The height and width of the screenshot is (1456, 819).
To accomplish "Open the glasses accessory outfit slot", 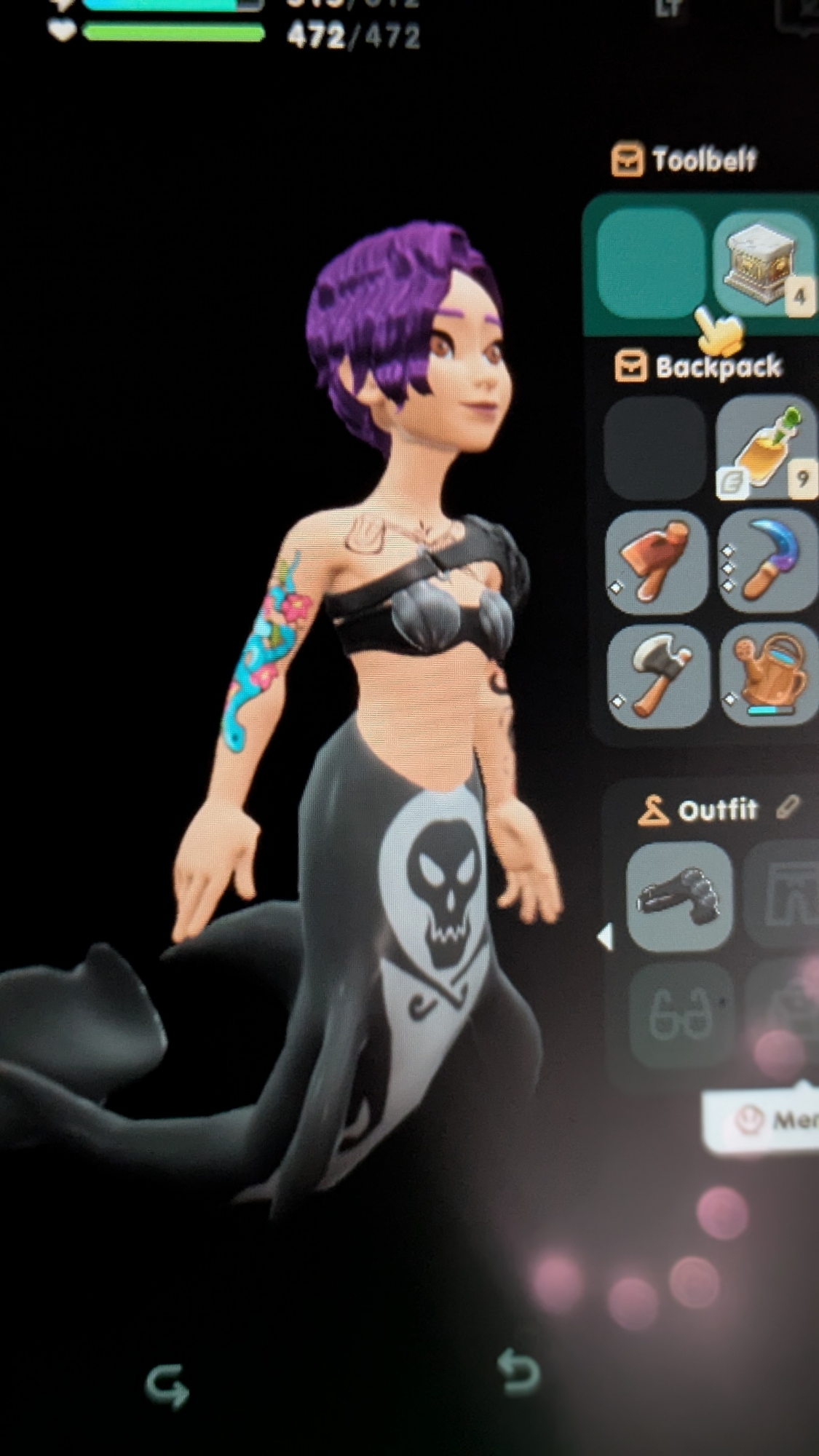I will coord(679,1013).
